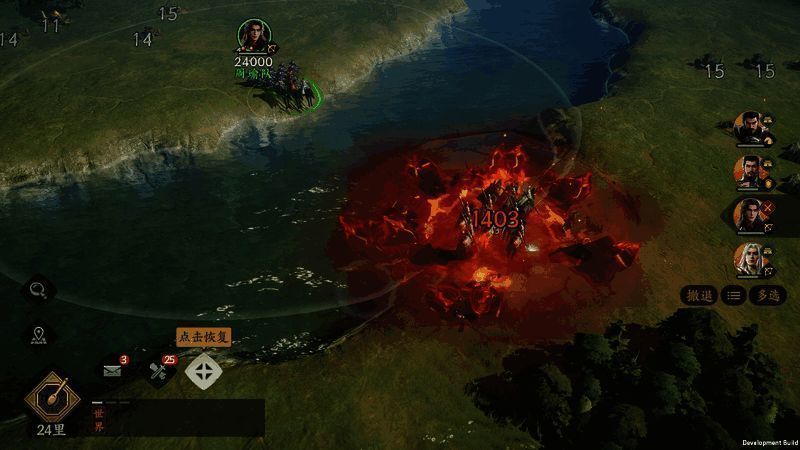Open the 世界 chat box
This screenshot has width=800, height=450.
point(176,418)
